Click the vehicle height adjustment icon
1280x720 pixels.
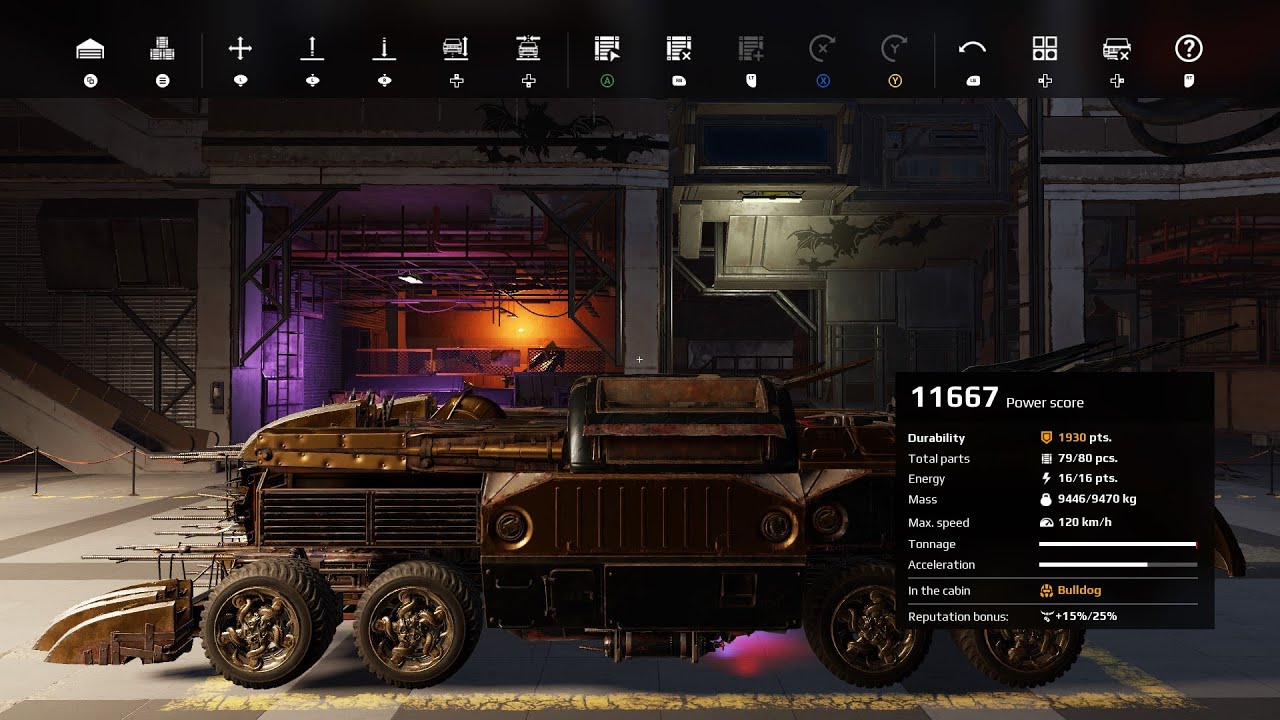coord(456,48)
